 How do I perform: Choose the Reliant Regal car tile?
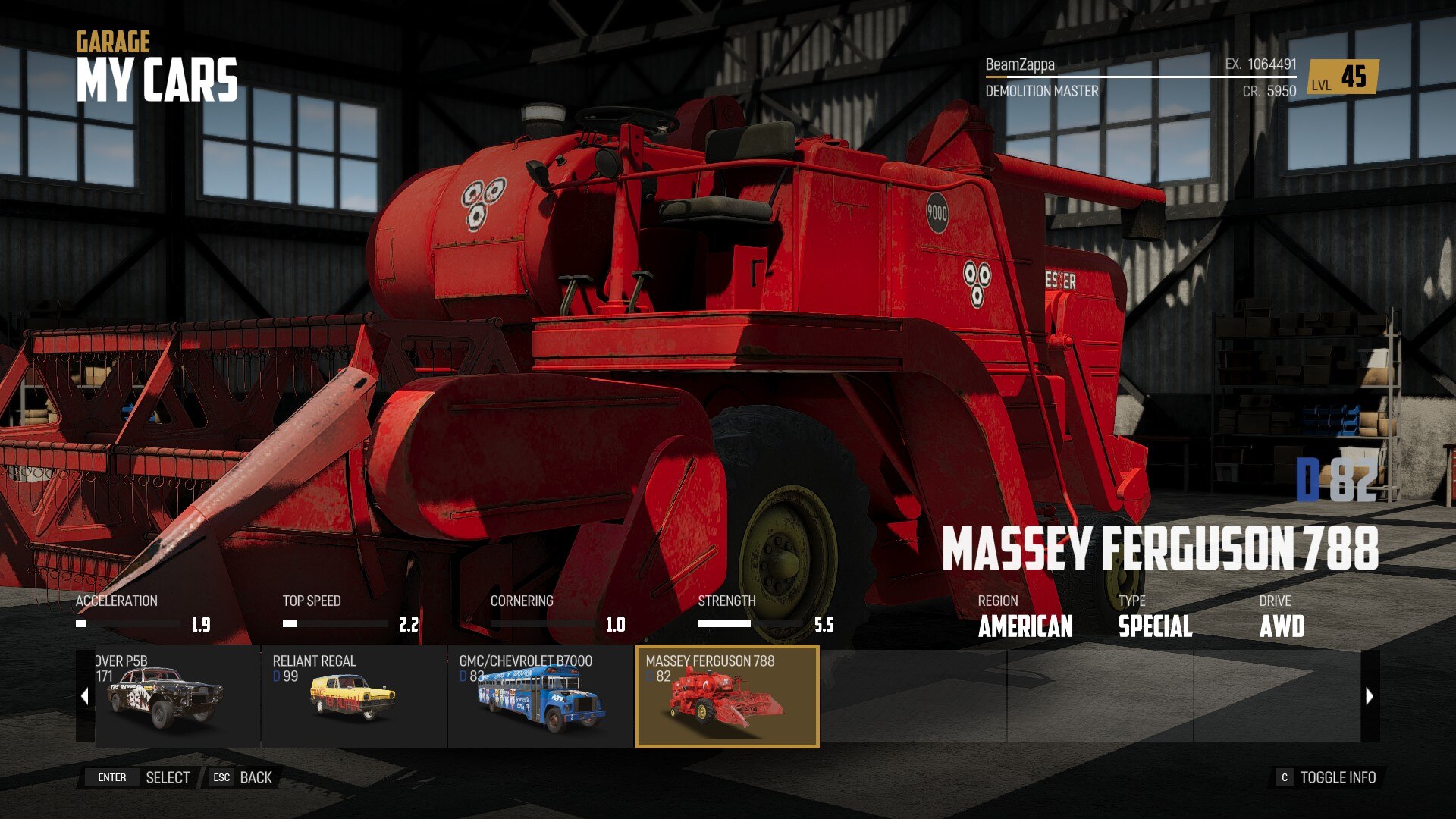click(x=353, y=696)
